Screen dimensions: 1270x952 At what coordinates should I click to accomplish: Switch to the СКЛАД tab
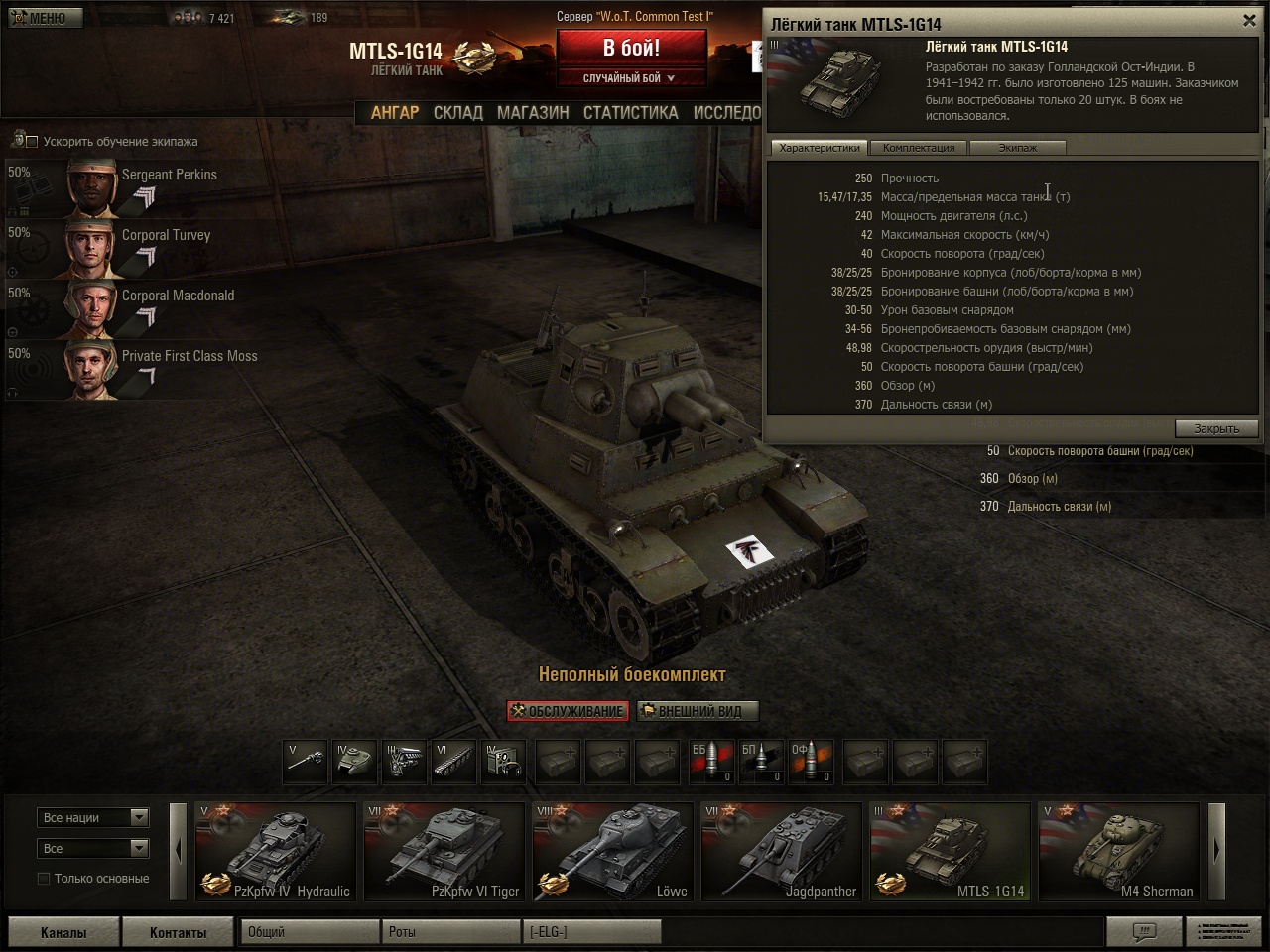(457, 113)
